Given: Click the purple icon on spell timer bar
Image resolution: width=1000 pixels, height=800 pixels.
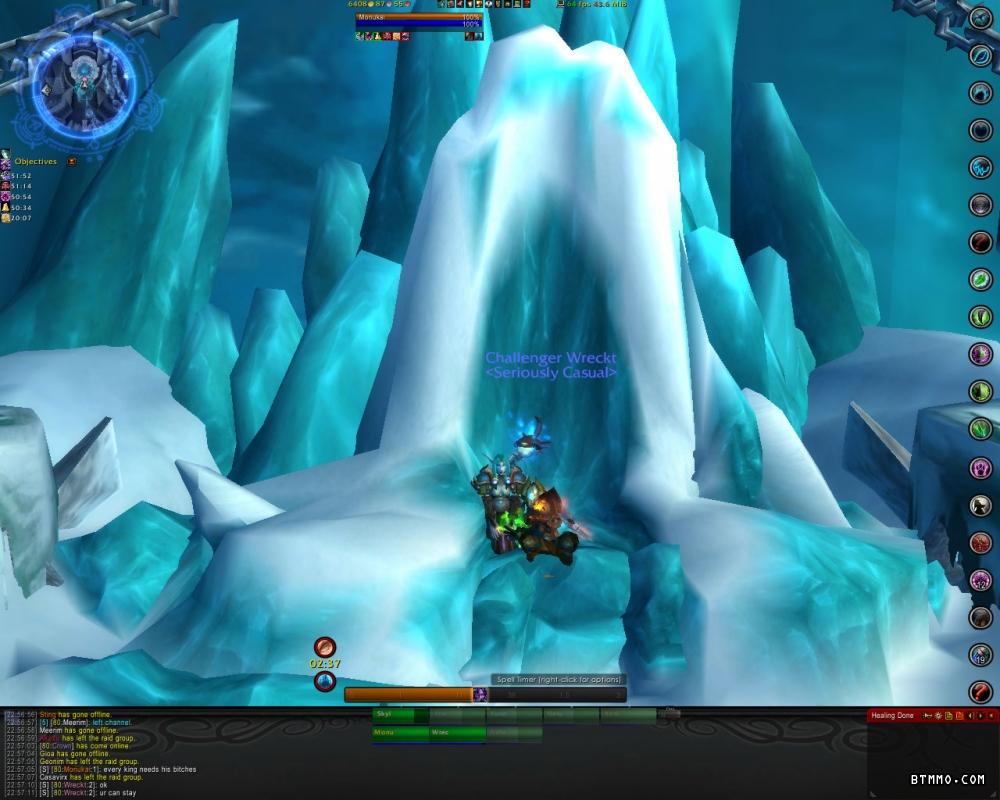Looking at the screenshot, I should (480, 694).
